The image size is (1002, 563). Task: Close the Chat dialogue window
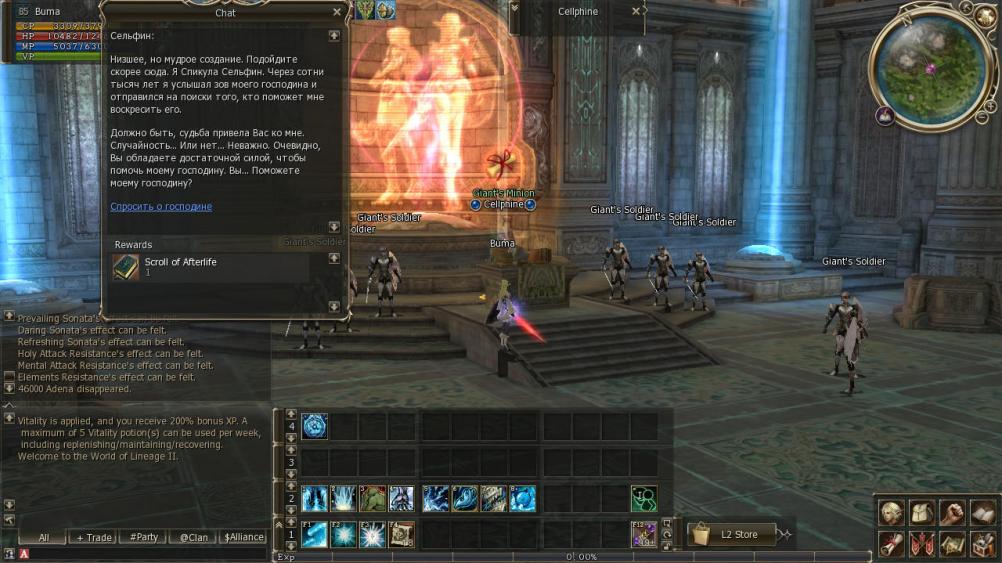tap(337, 13)
